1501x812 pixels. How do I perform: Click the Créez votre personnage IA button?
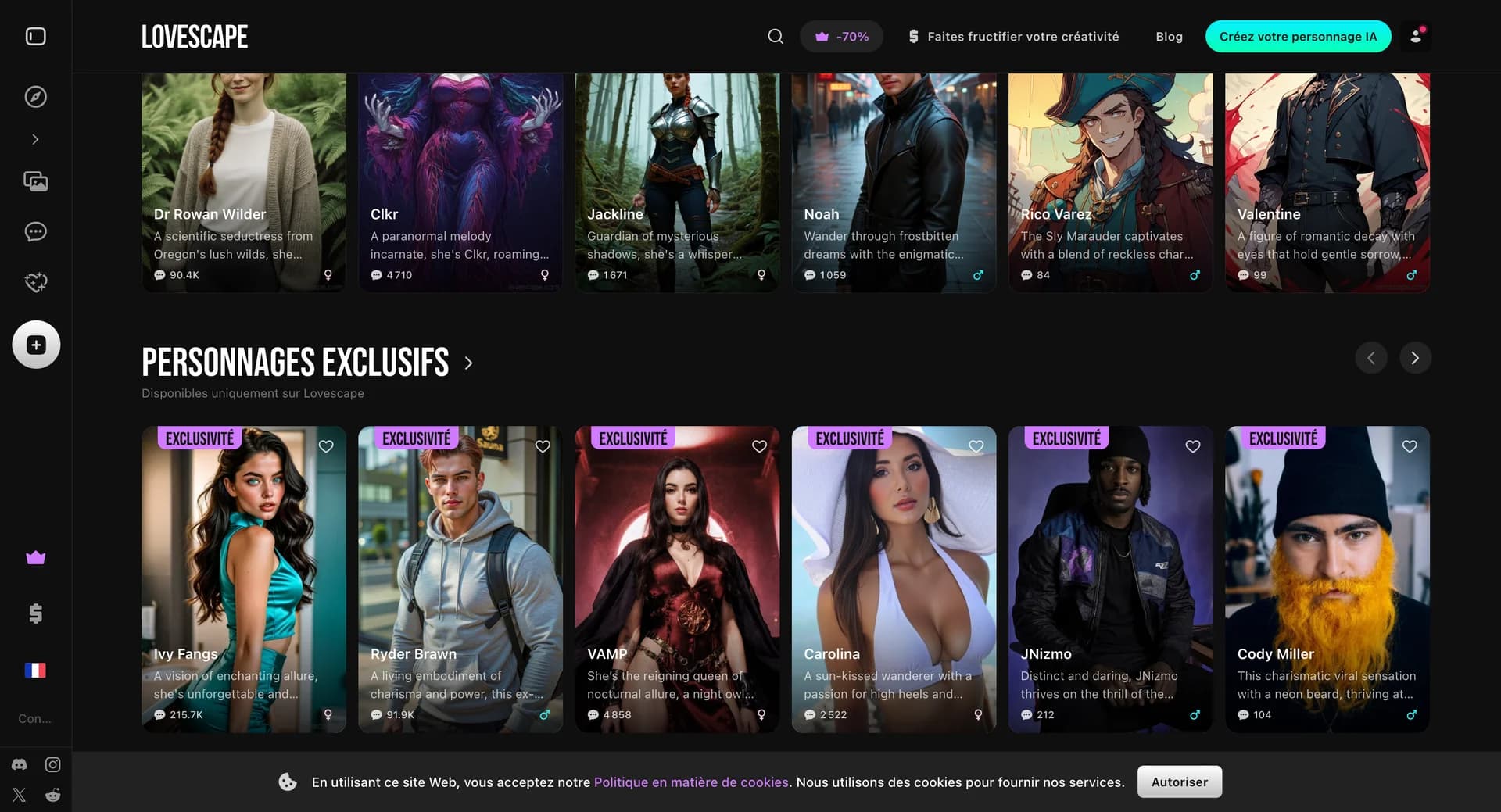point(1298,36)
